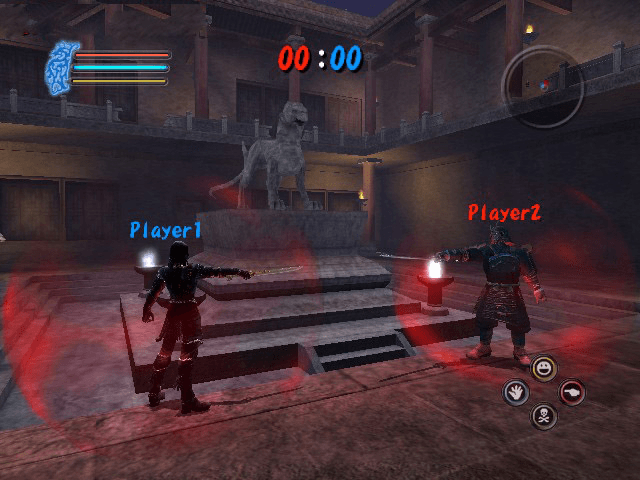Choose the pointing finger icon

[x=572, y=392]
